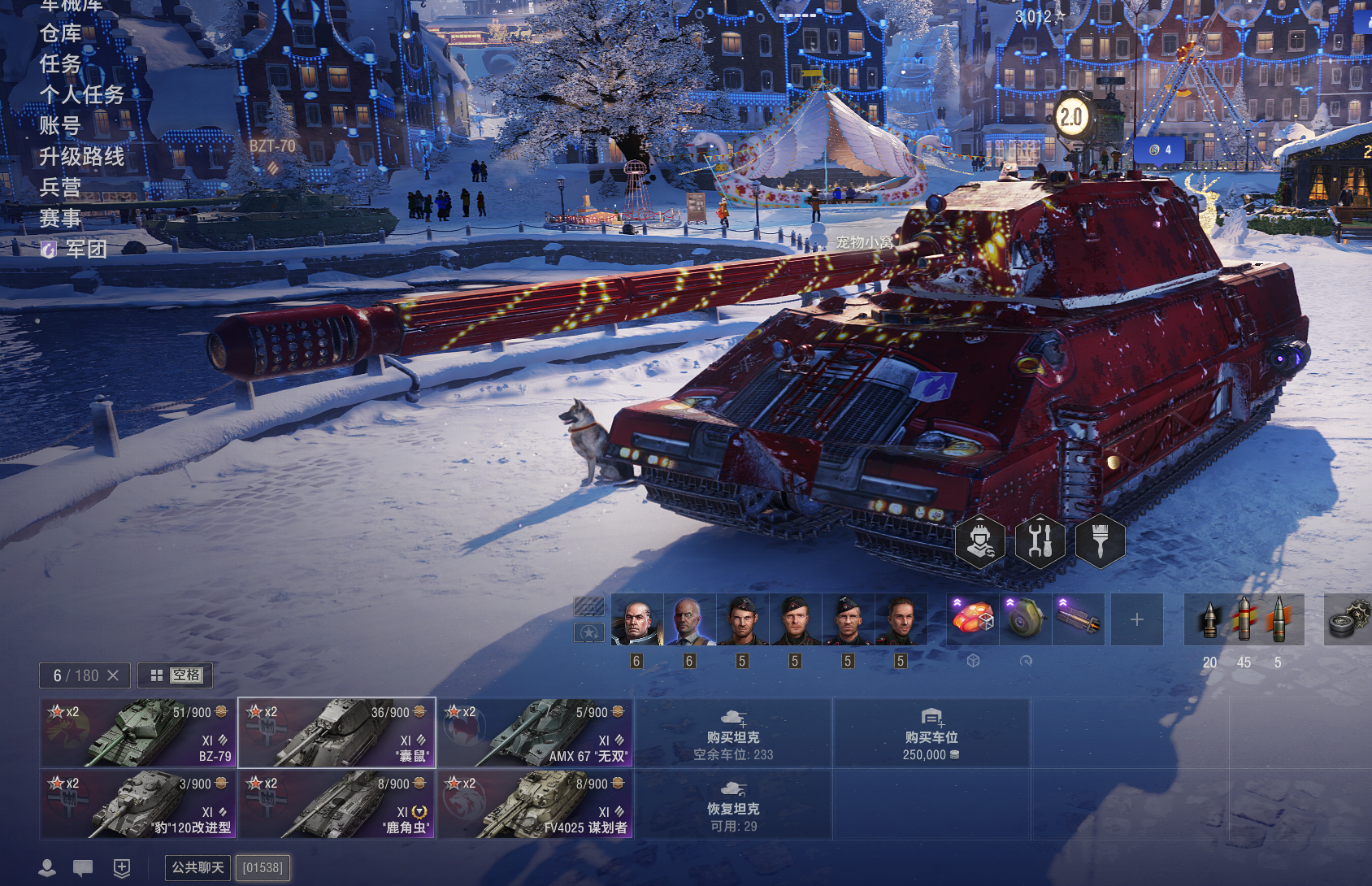Viewport: 1372px width, 886px height.
Task: Open the wrench equipment hexagon button
Action: click(1040, 541)
